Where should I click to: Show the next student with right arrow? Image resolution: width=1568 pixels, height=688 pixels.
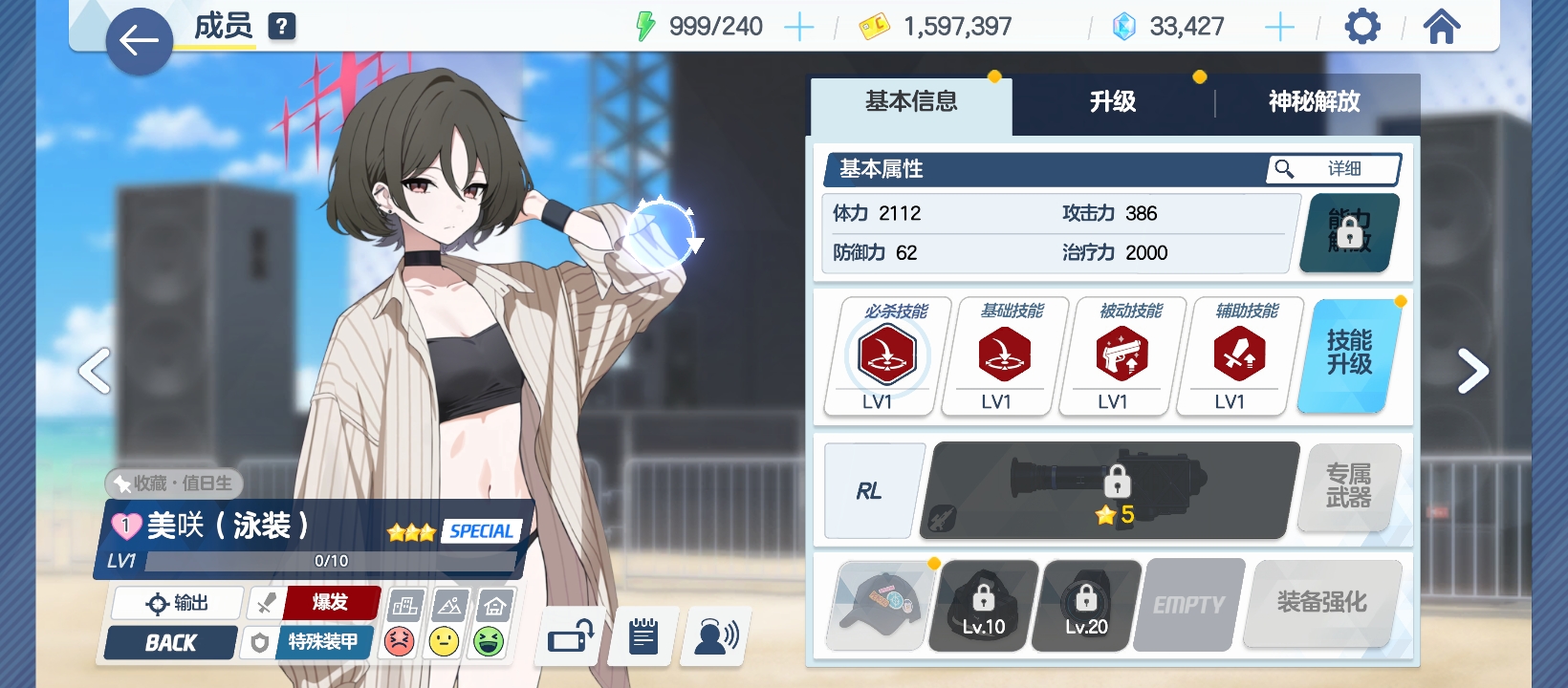point(1472,371)
